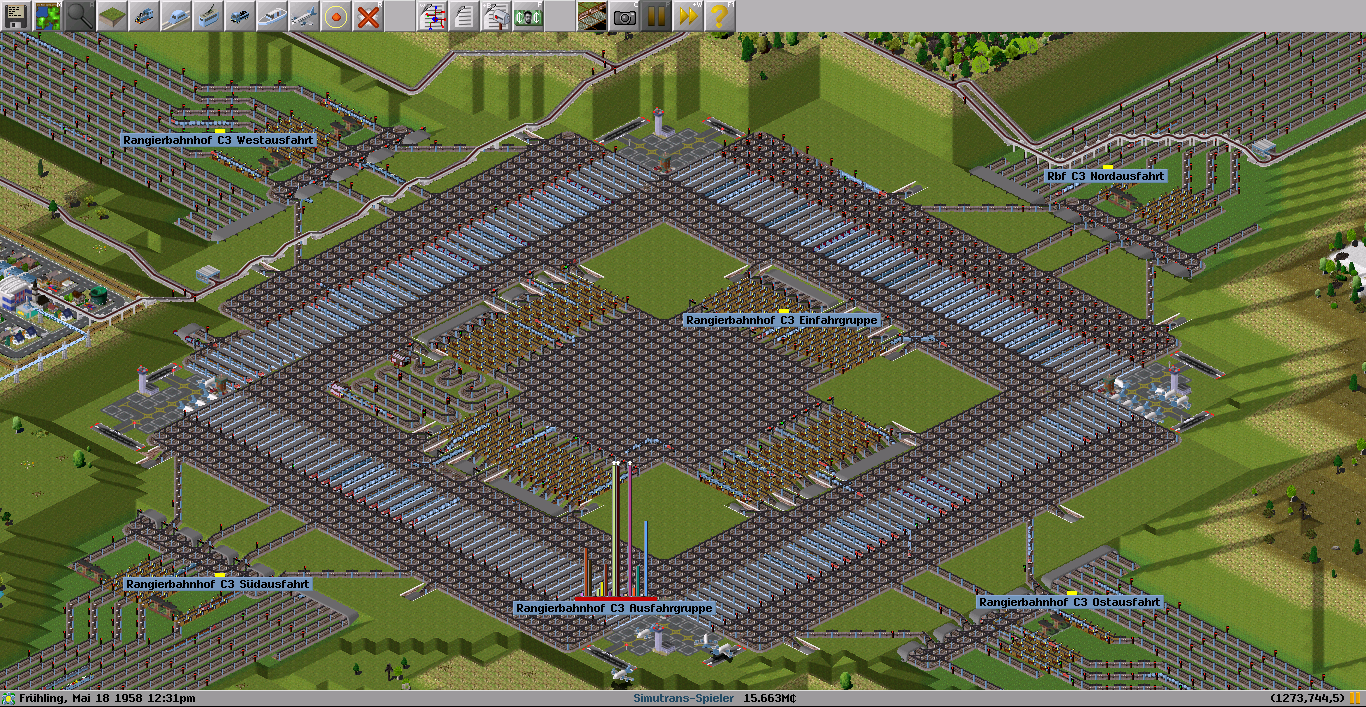
Task: Open the line management window
Action: (x=432, y=16)
